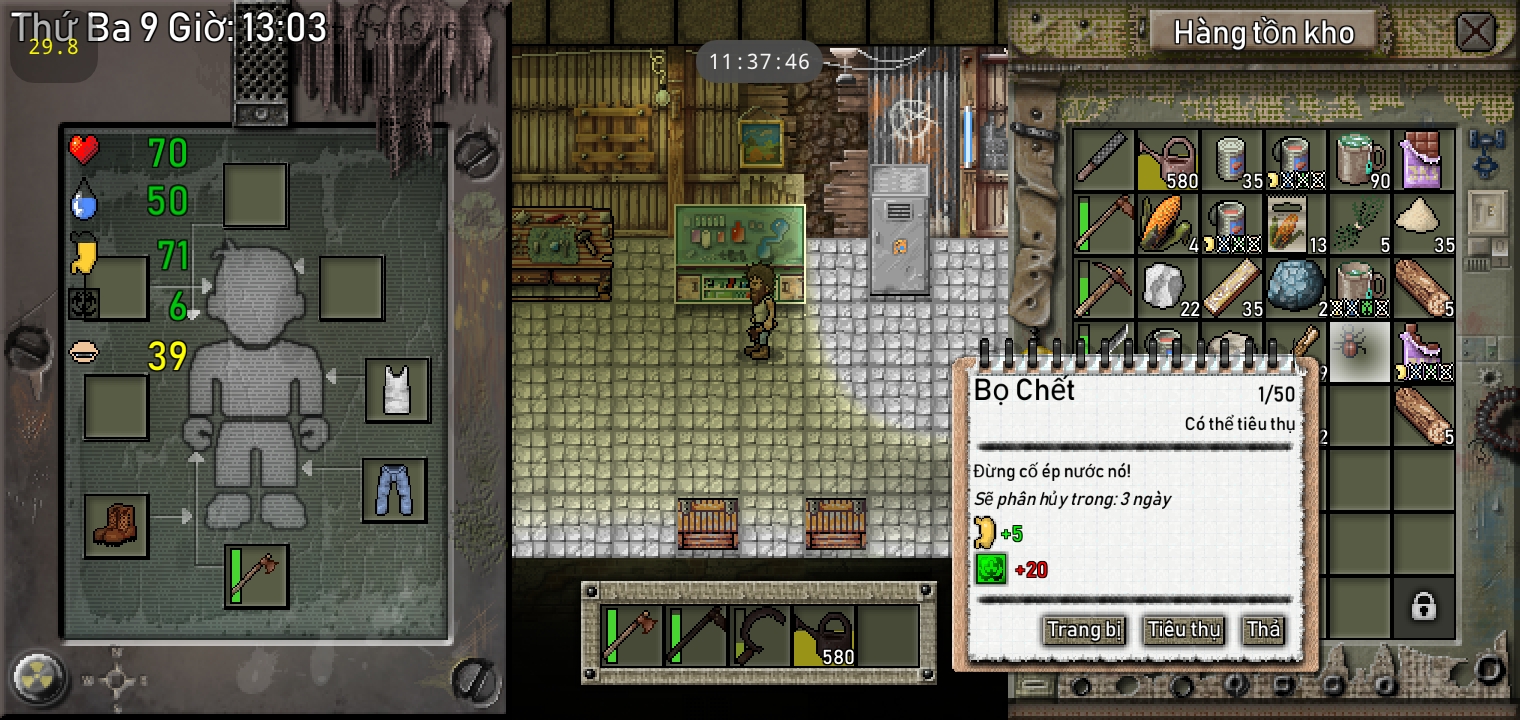Screen dimensions: 1520x720
Task: Select the blue ore stack
Action: (1296, 288)
